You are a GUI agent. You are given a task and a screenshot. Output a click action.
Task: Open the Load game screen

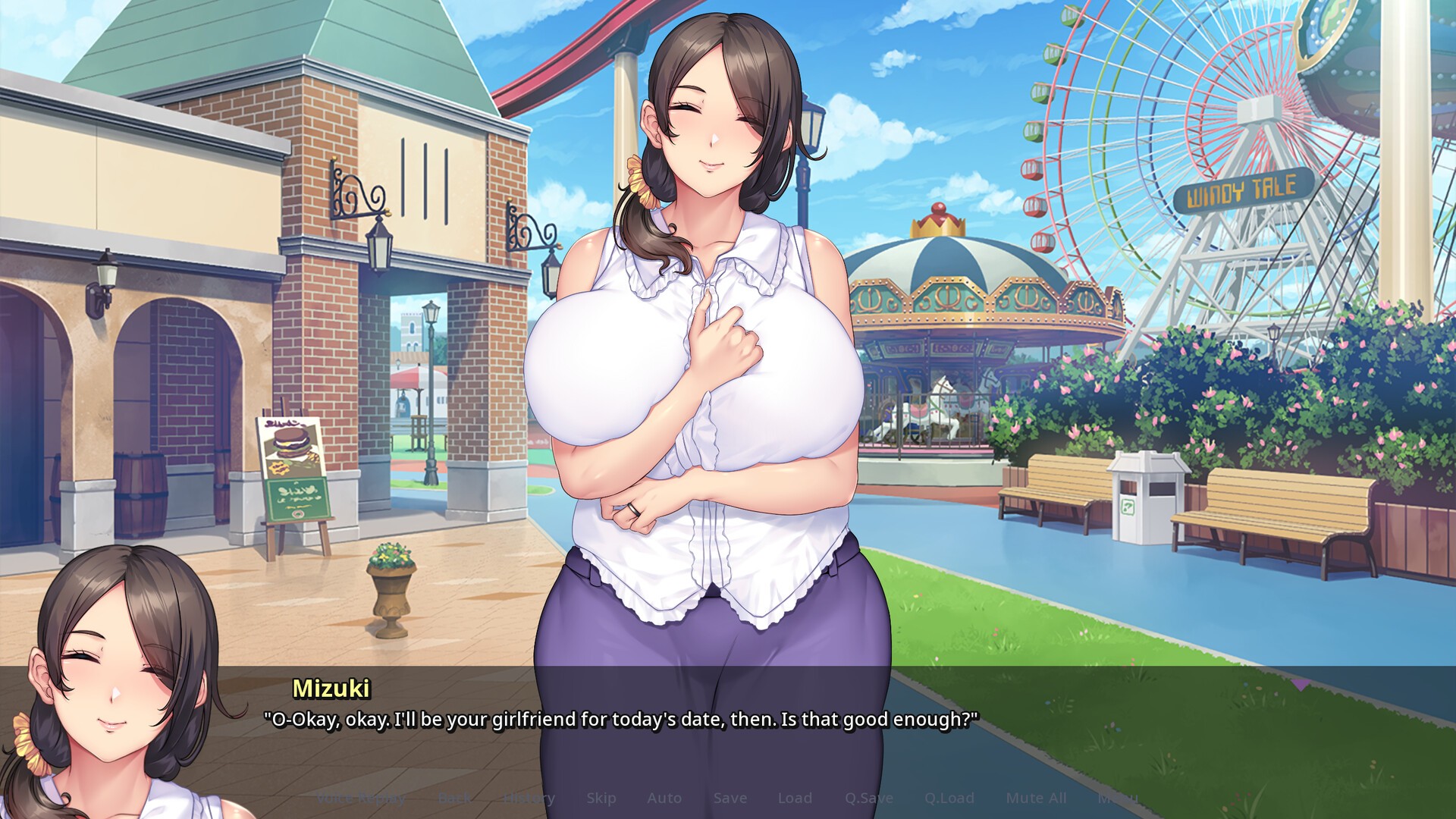[795, 798]
